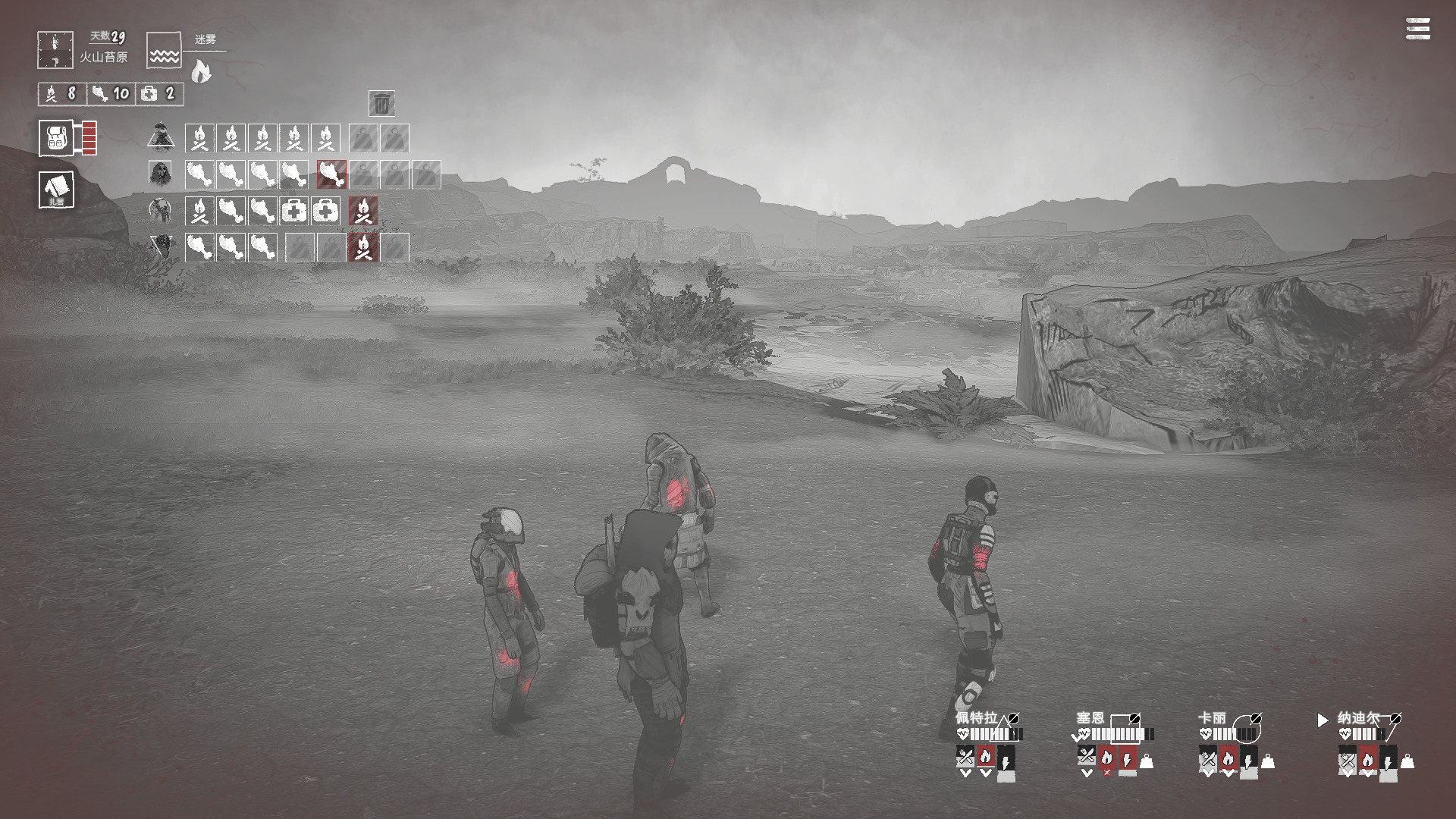Screen dimensions: 1456x819
Task: Open the backpack inventory
Action: point(56,138)
